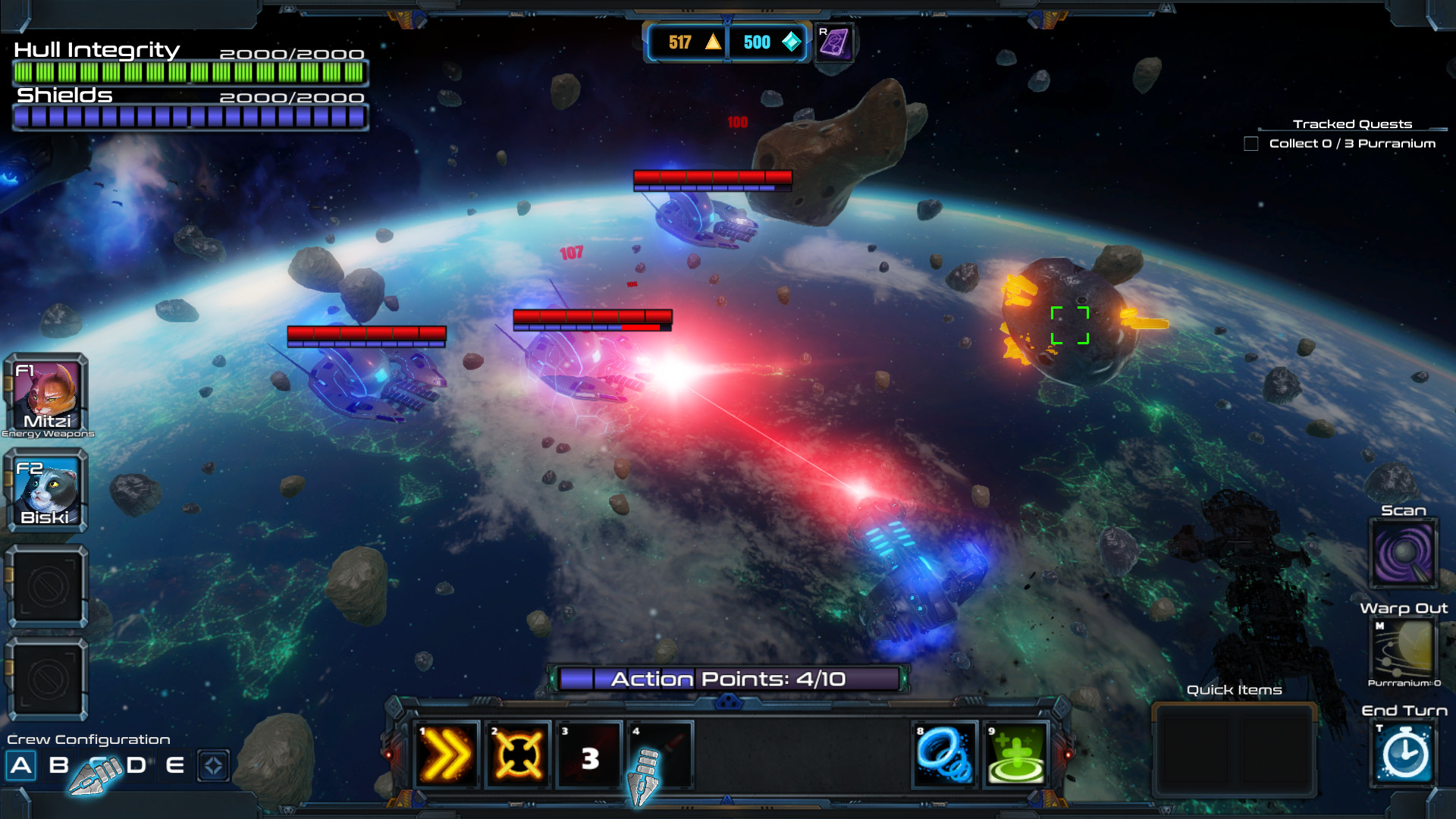Screen dimensions: 1456x819
Task: Use the green plus repair ability
Action: click(x=1015, y=755)
